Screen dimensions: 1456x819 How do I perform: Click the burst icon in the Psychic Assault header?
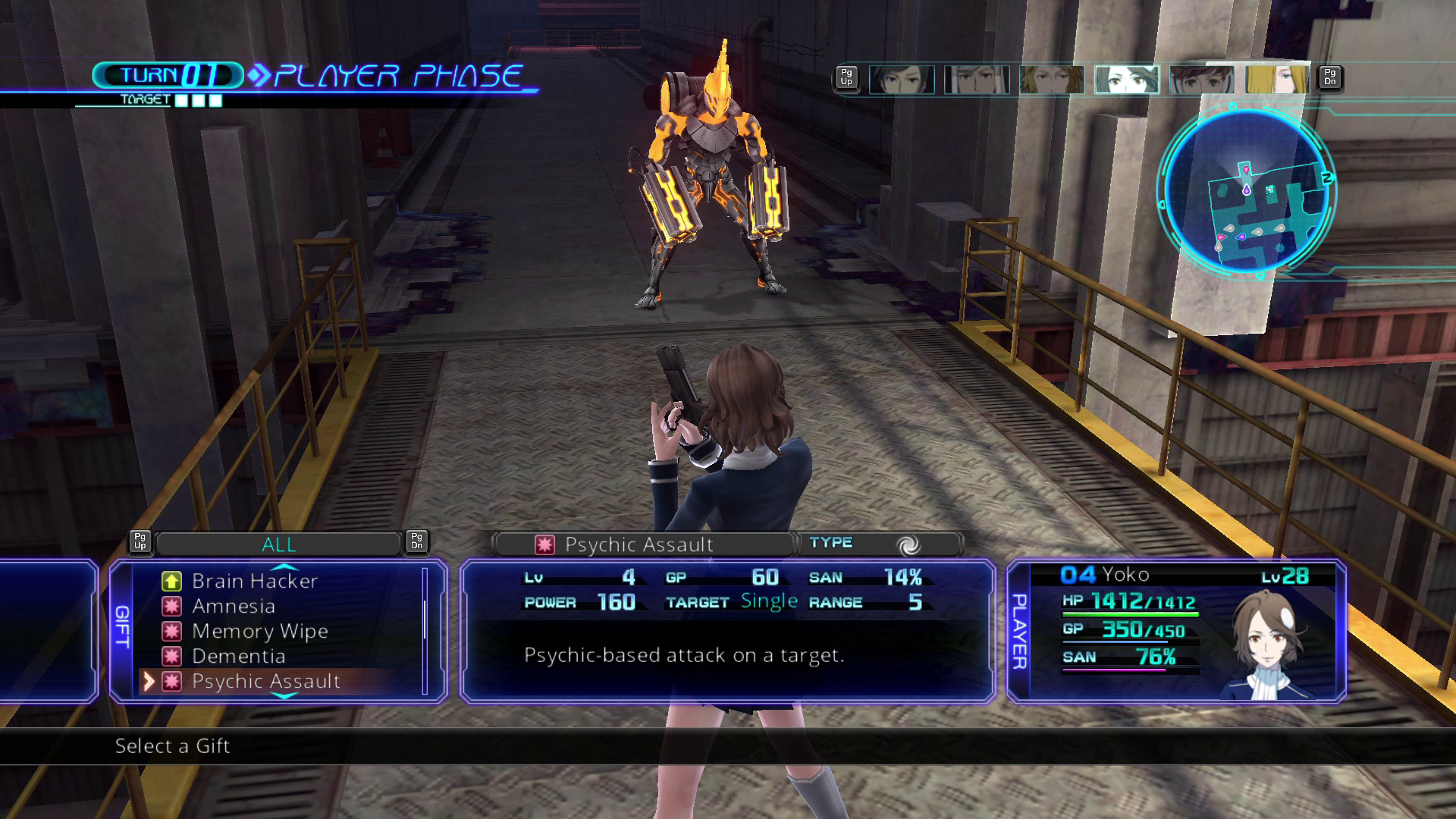[544, 544]
